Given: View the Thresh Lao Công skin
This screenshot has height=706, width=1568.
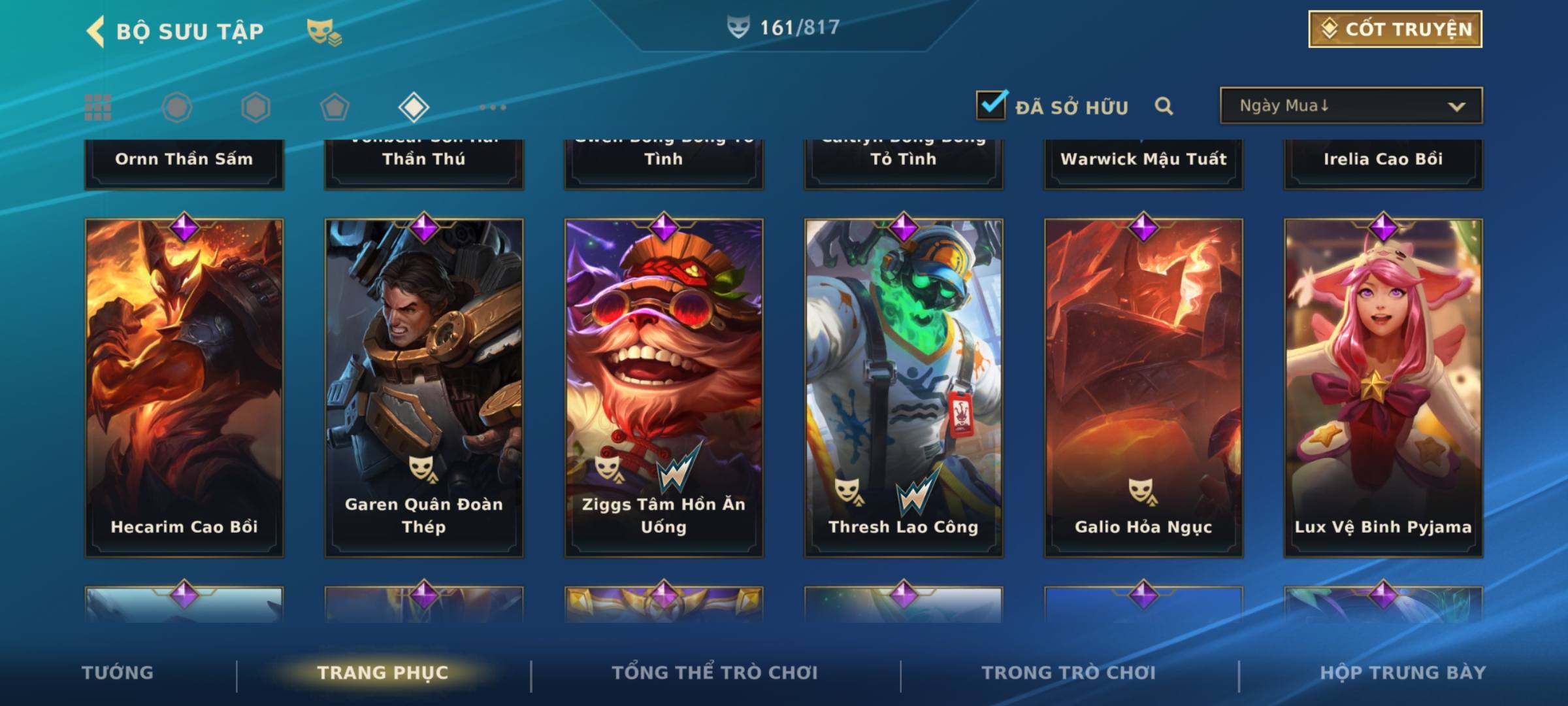Looking at the screenshot, I should [904, 387].
